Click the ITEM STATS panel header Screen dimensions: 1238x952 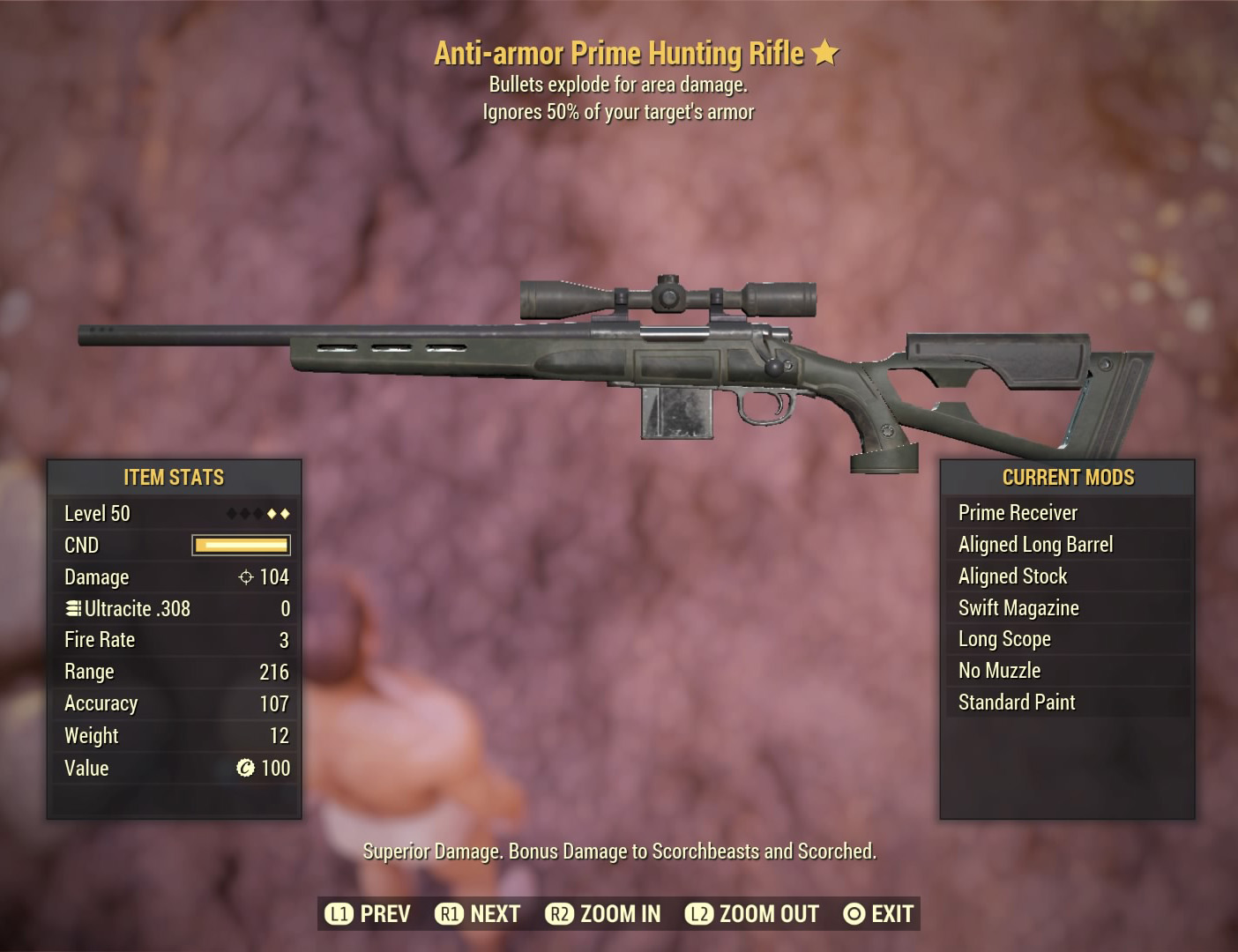[x=174, y=477]
